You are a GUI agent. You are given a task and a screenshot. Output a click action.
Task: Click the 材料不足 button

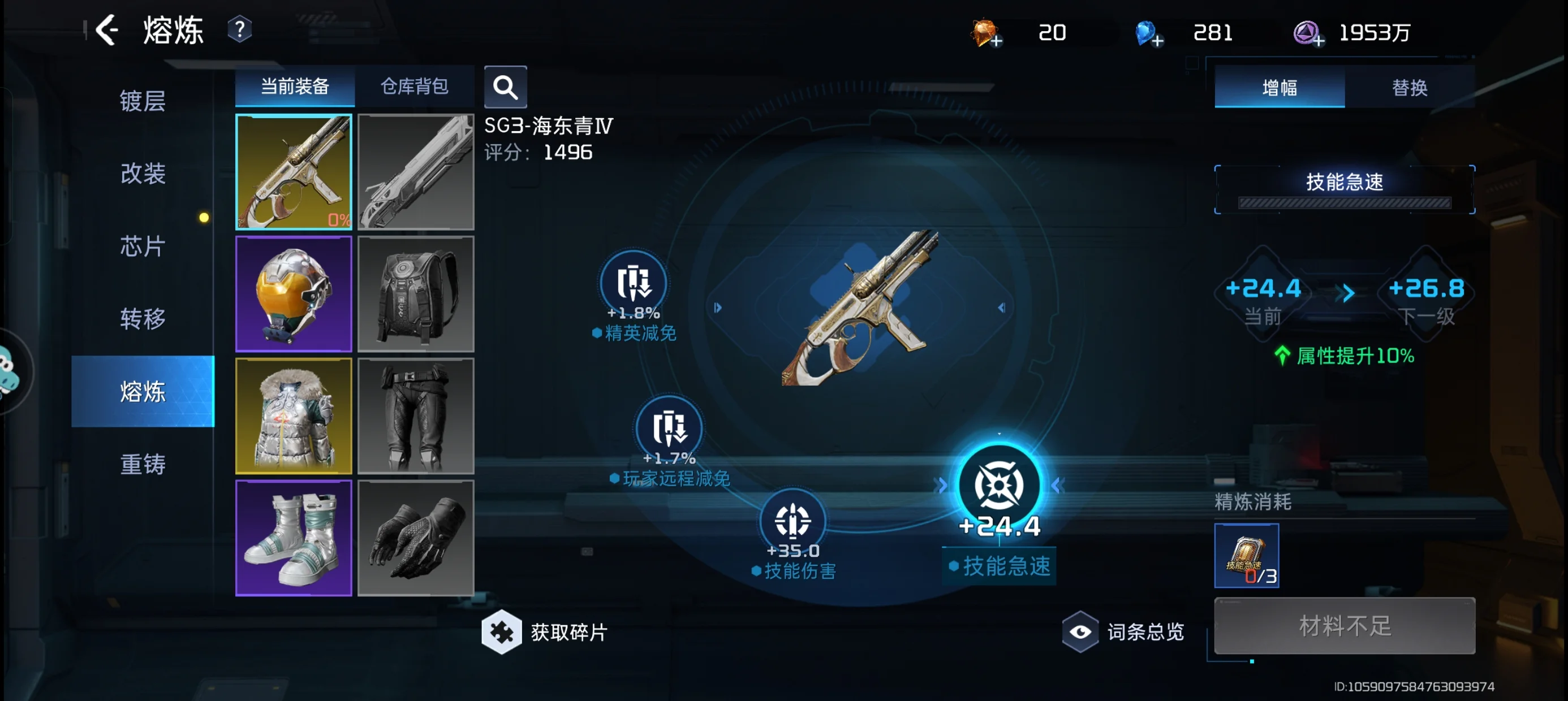point(1344,626)
